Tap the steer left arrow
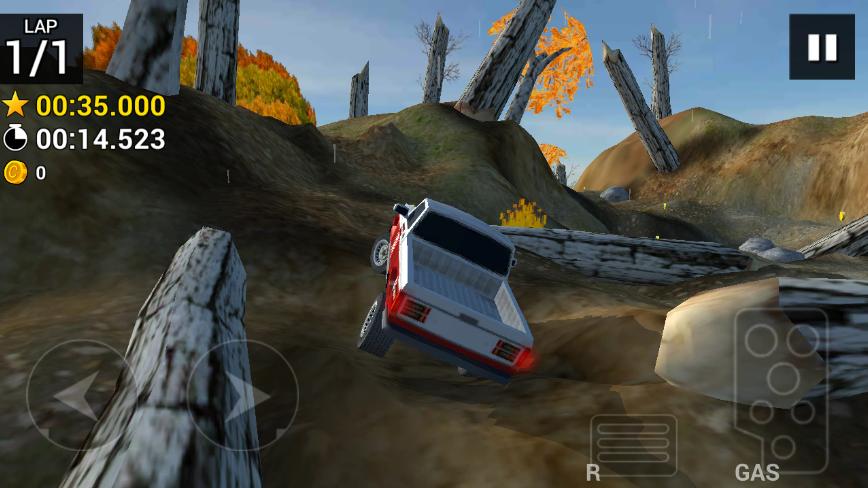This screenshot has height=488, width=868. (78, 395)
